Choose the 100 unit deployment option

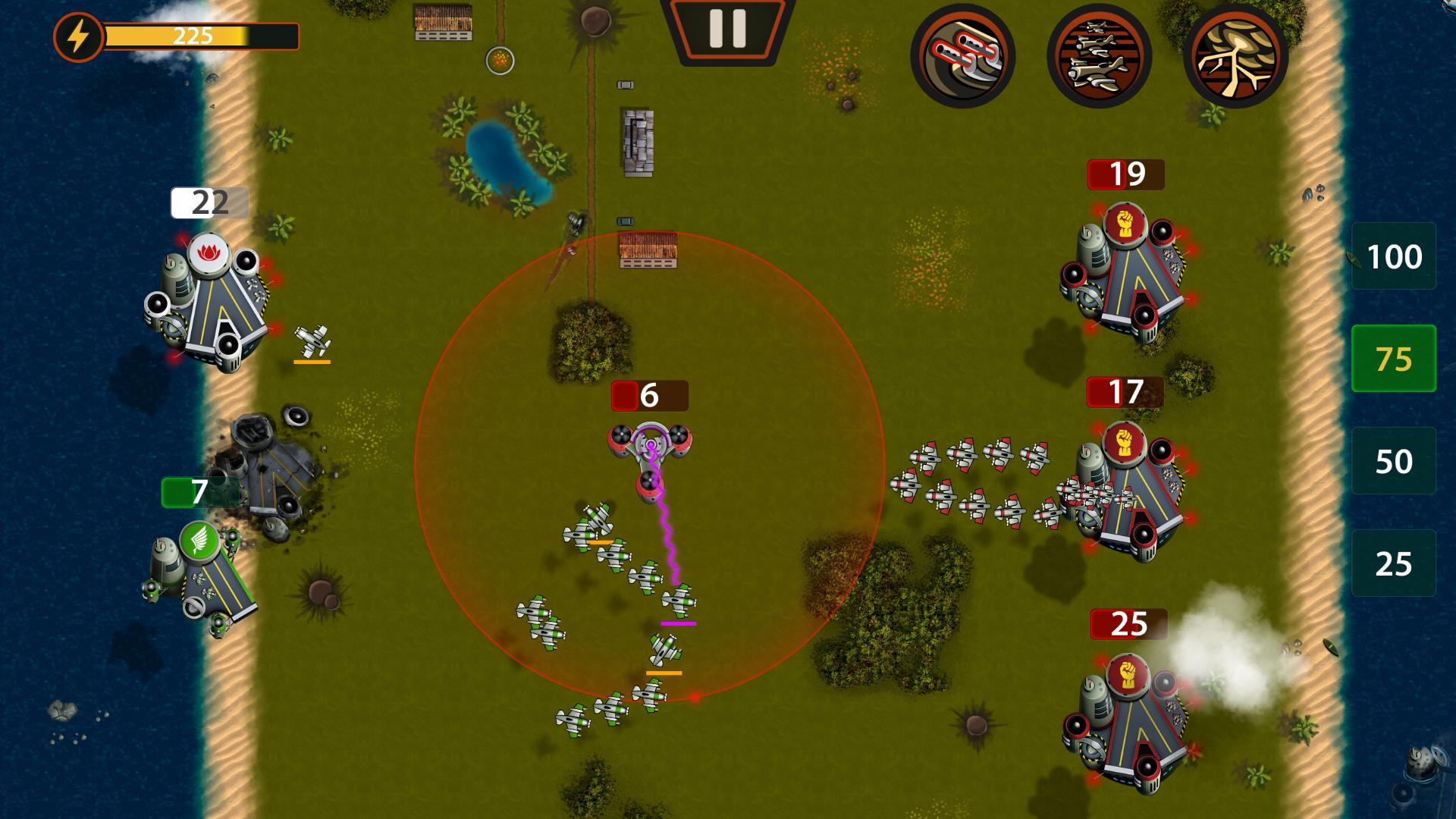click(x=1394, y=257)
